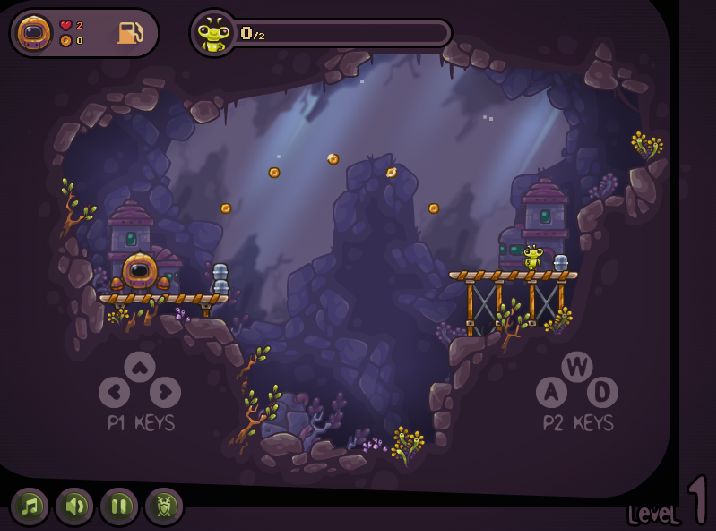Pause the game
Viewport: 716px width, 531px height.
coord(119,506)
